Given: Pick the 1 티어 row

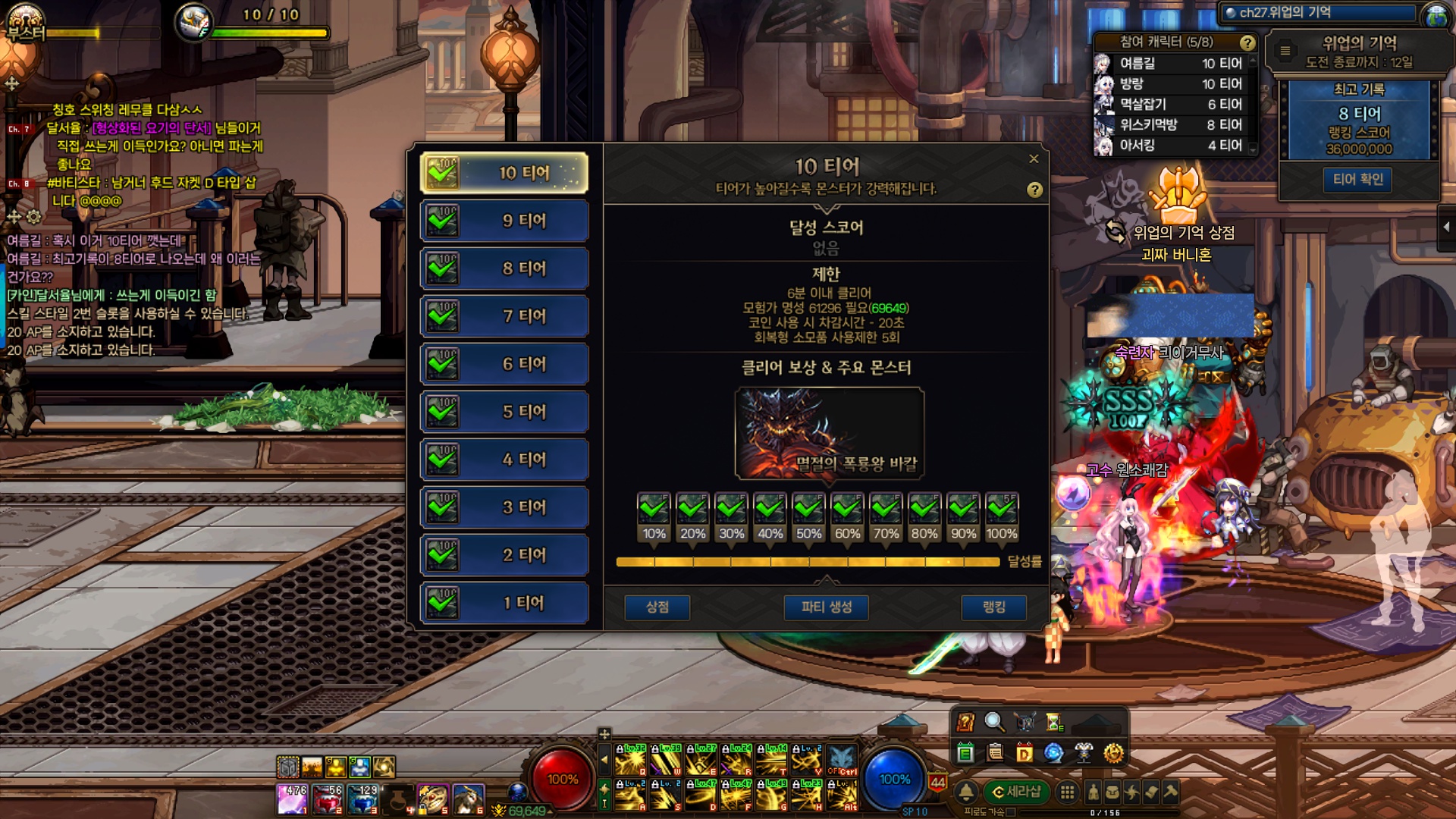Looking at the screenshot, I should pos(504,603).
